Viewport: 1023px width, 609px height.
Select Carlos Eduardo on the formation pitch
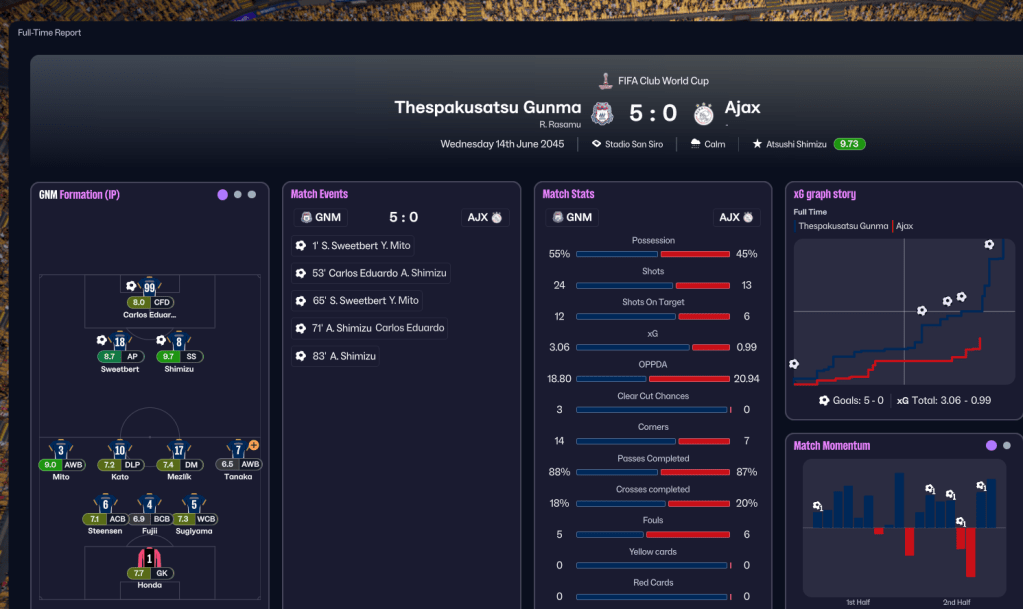click(x=149, y=288)
